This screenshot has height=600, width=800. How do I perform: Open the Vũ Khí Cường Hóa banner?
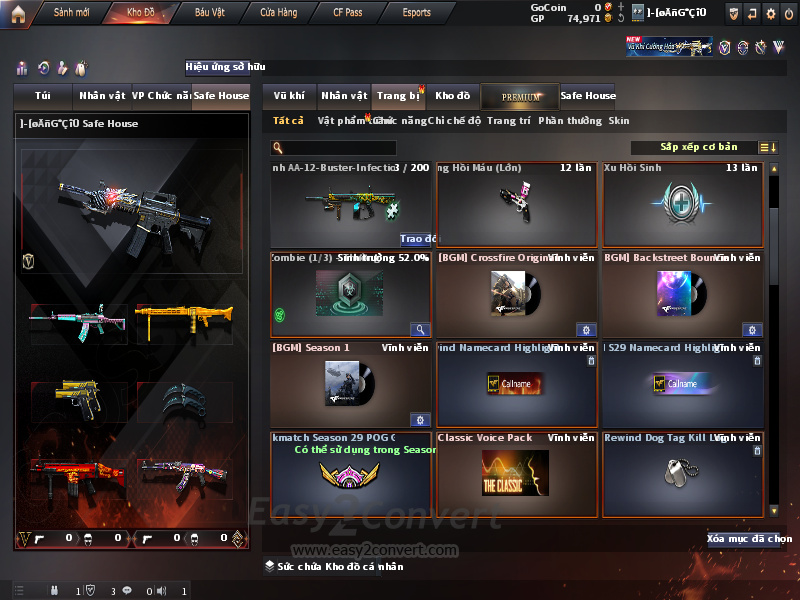point(670,47)
